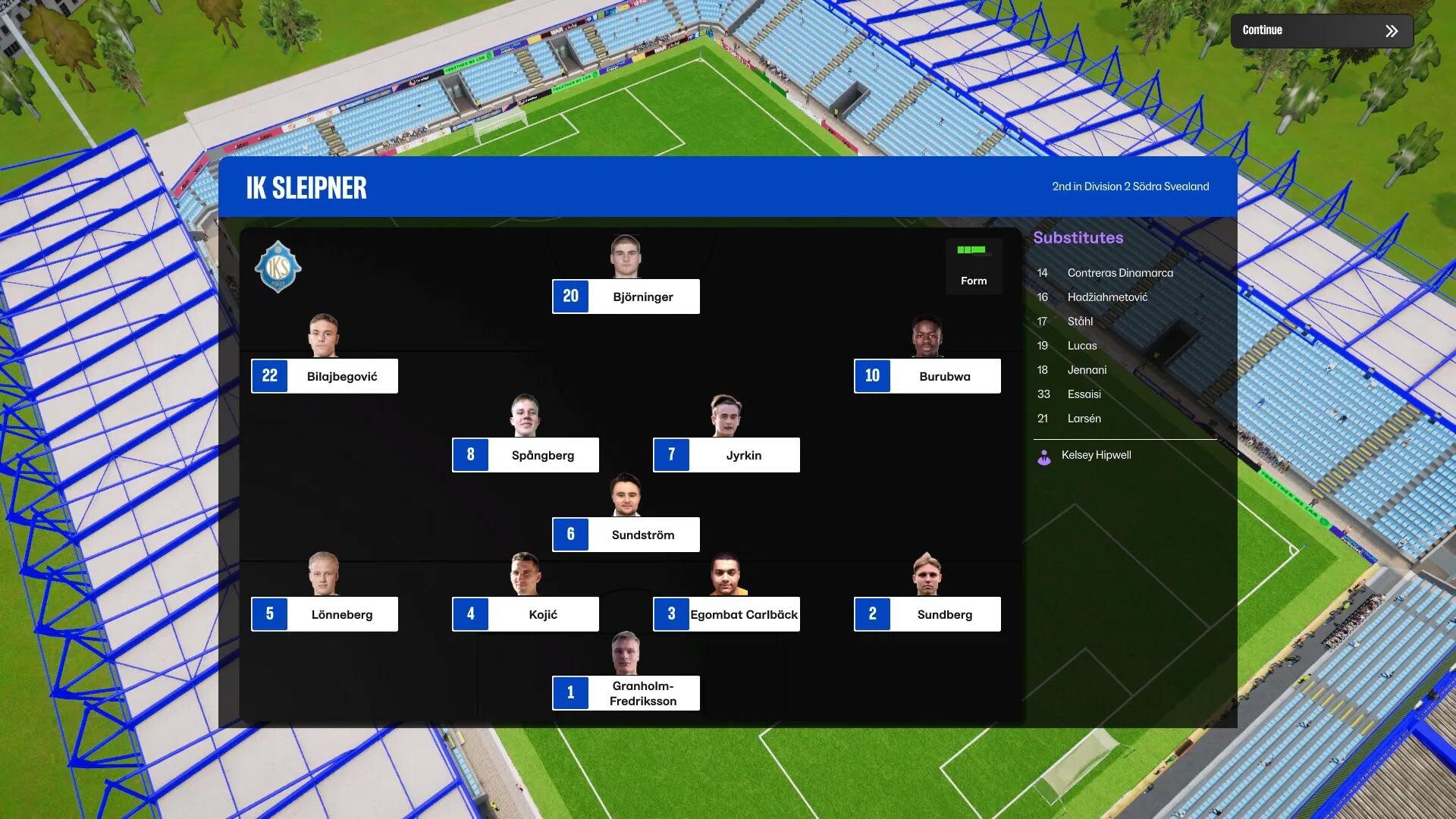1456x819 pixels.
Task: Select striker Björninger's player card
Action: coord(626,297)
